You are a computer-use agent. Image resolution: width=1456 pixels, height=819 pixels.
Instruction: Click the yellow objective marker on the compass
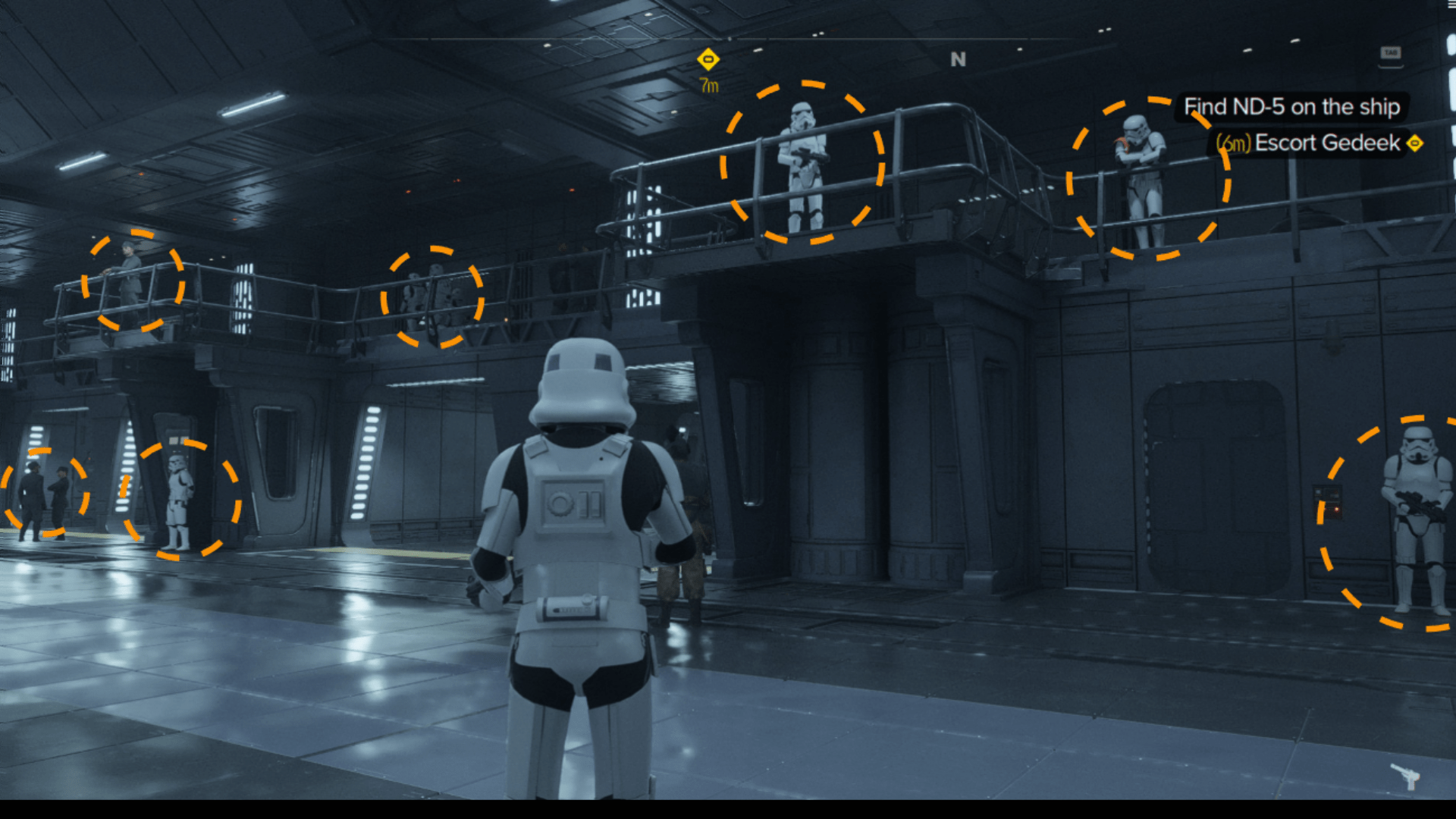coord(708,59)
